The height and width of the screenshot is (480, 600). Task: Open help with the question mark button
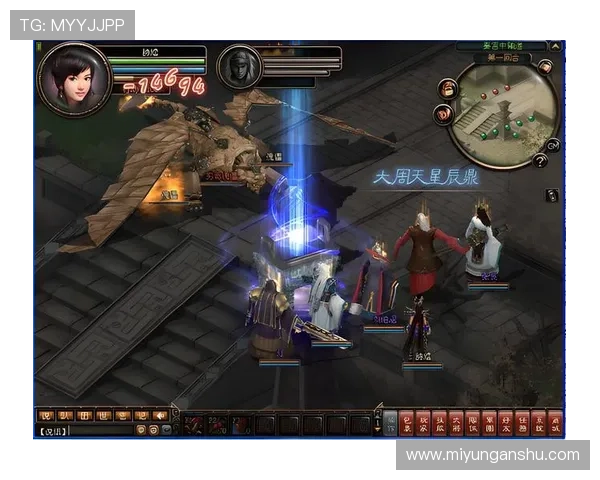coord(540,160)
